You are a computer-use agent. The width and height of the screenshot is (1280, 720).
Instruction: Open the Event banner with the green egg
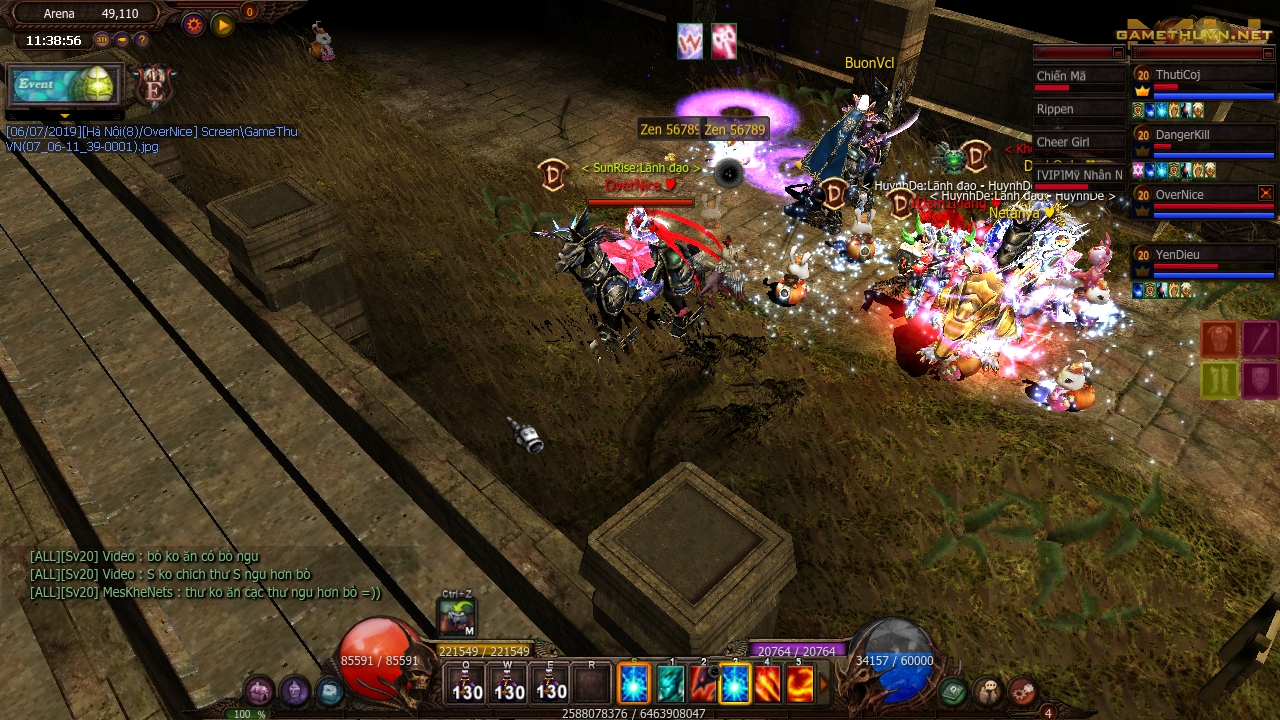[65, 86]
